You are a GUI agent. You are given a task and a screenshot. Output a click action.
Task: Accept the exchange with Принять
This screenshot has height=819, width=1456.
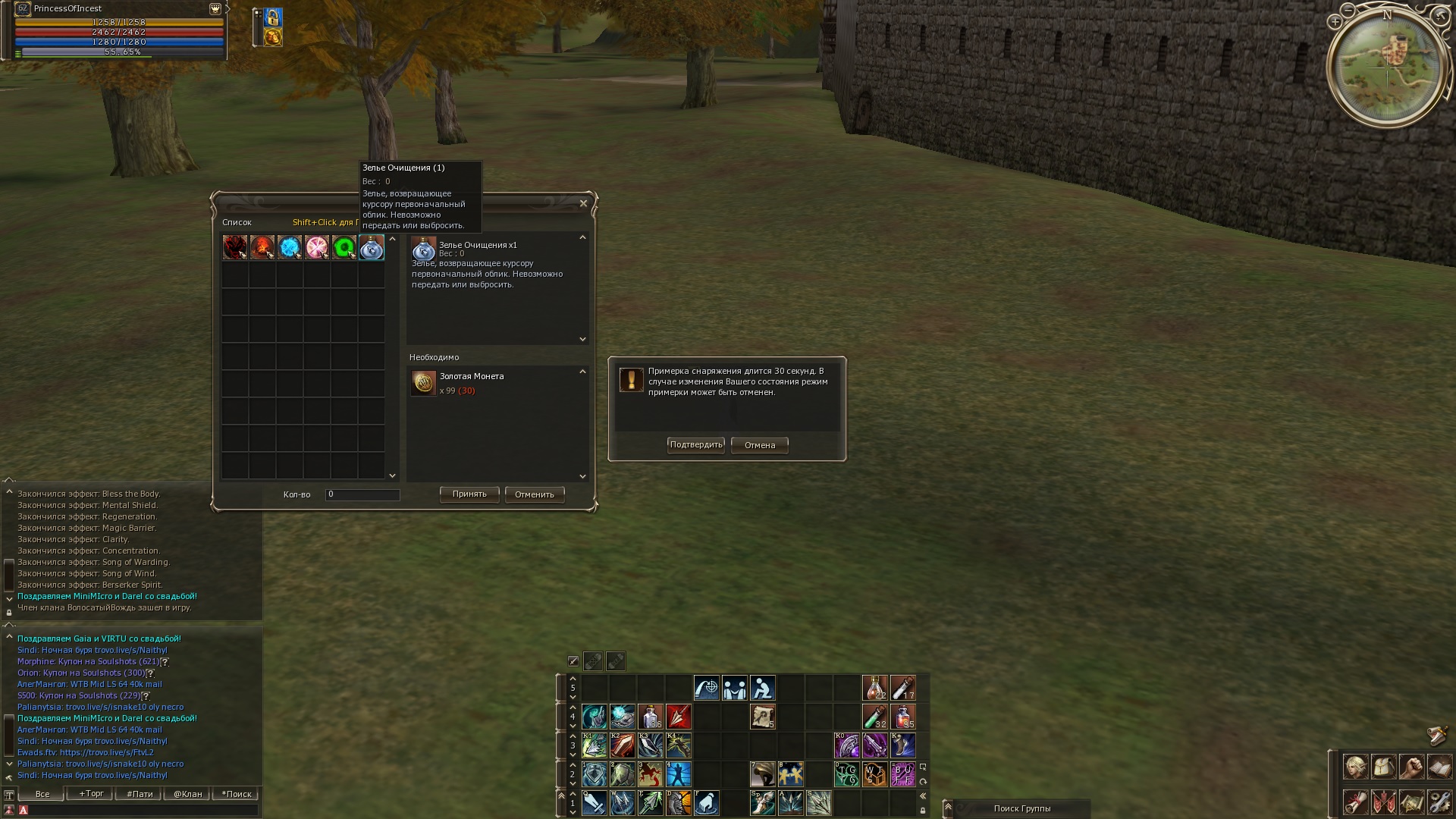point(469,494)
